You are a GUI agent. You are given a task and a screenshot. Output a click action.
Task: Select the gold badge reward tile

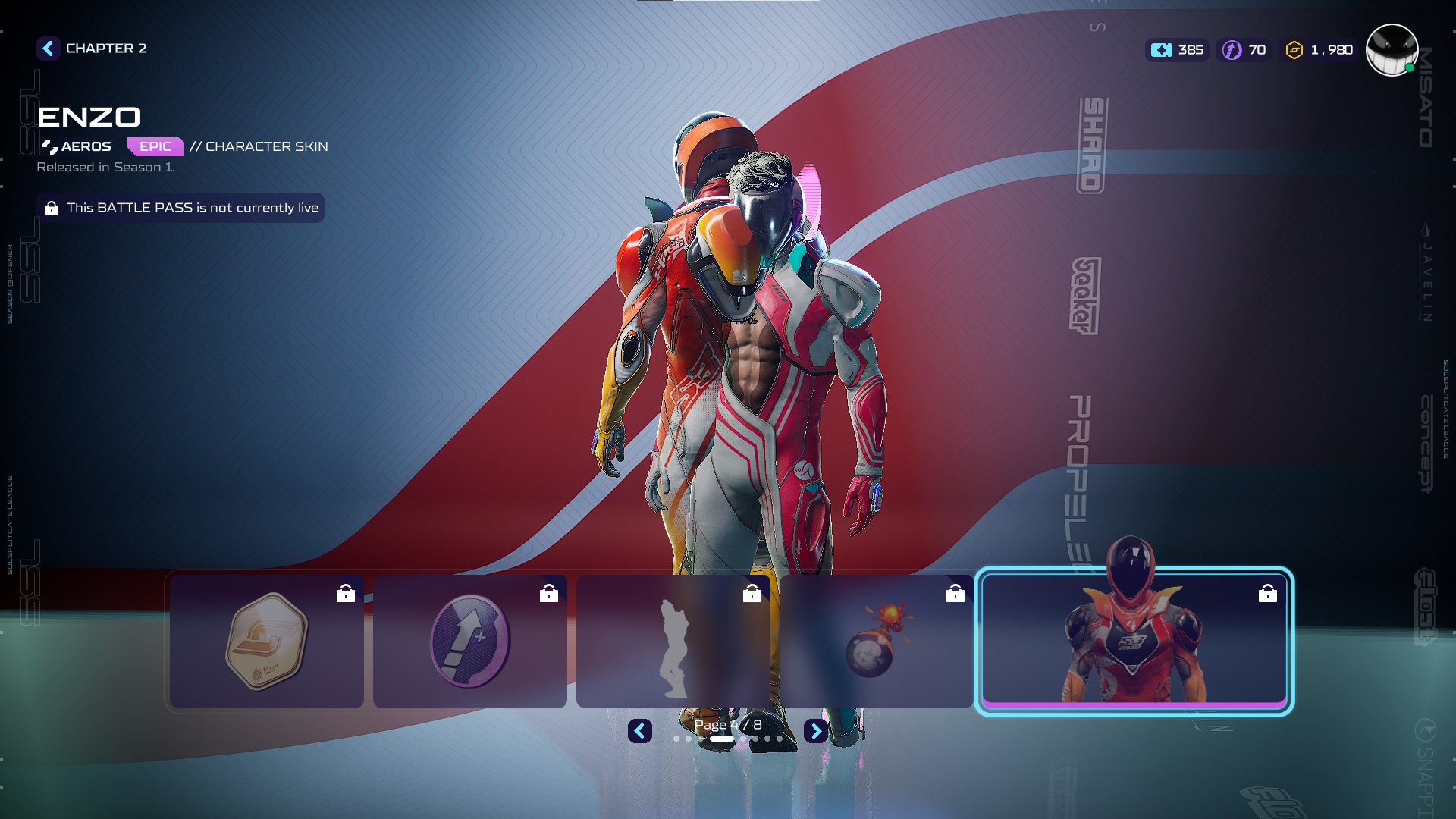pyautogui.click(x=266, y=642)
